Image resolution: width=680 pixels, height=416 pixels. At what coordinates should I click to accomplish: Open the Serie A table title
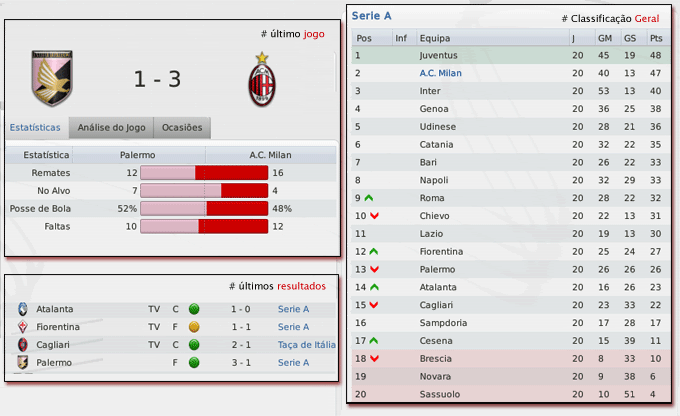[372, 17]
